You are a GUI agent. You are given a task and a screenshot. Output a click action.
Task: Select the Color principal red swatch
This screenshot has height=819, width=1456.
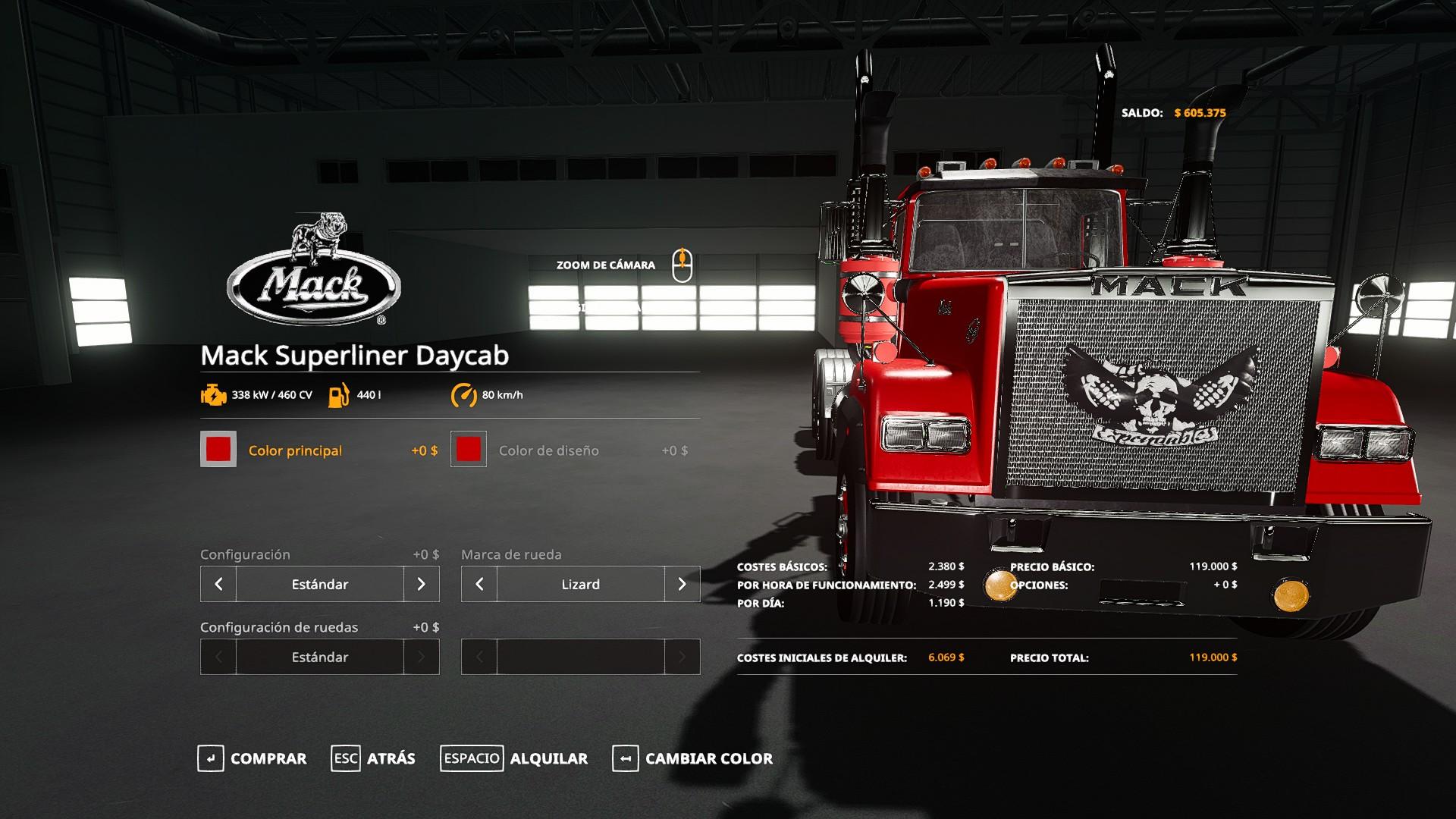coord(218,449)
